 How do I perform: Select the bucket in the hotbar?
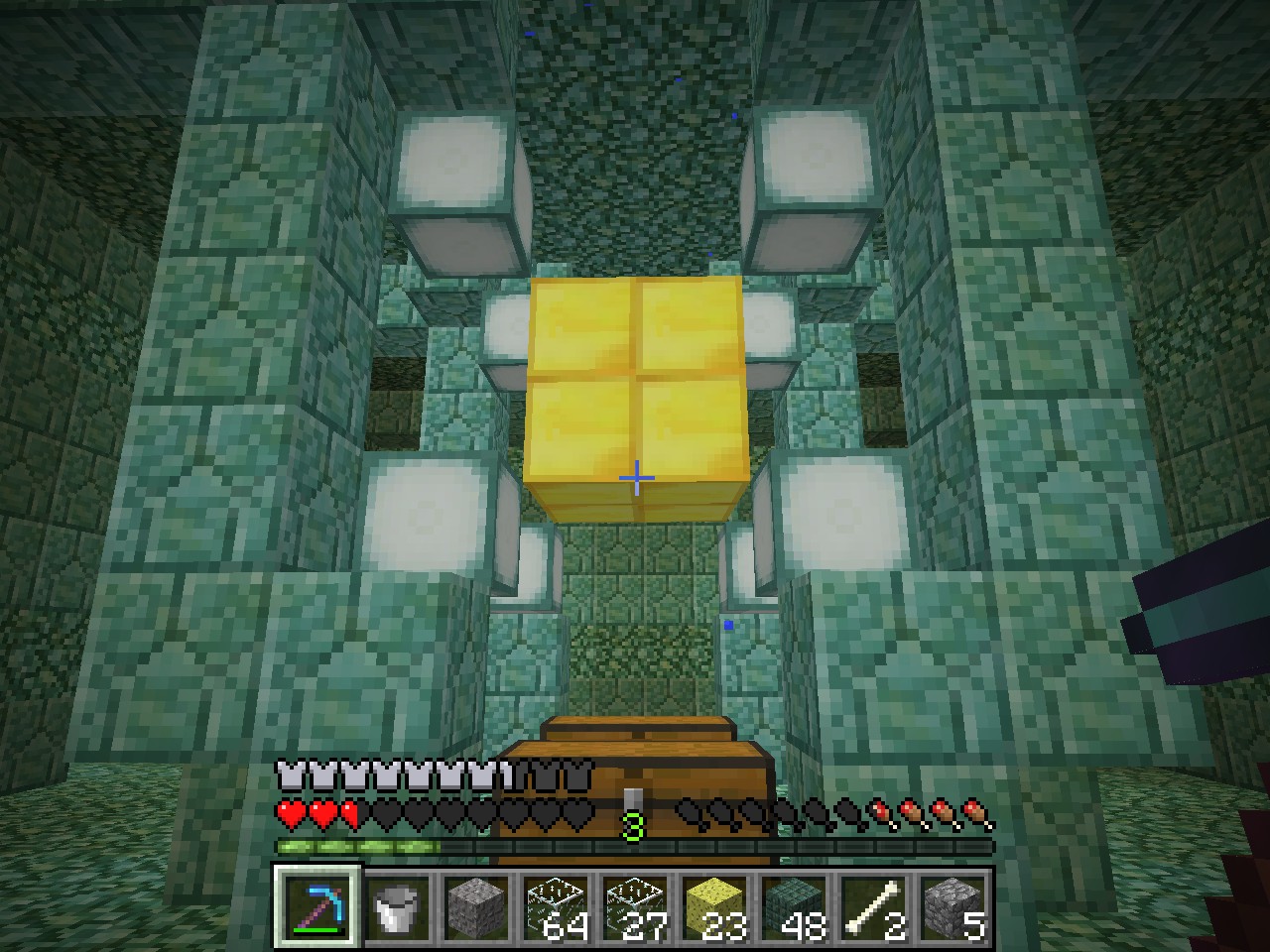(397, 907)
